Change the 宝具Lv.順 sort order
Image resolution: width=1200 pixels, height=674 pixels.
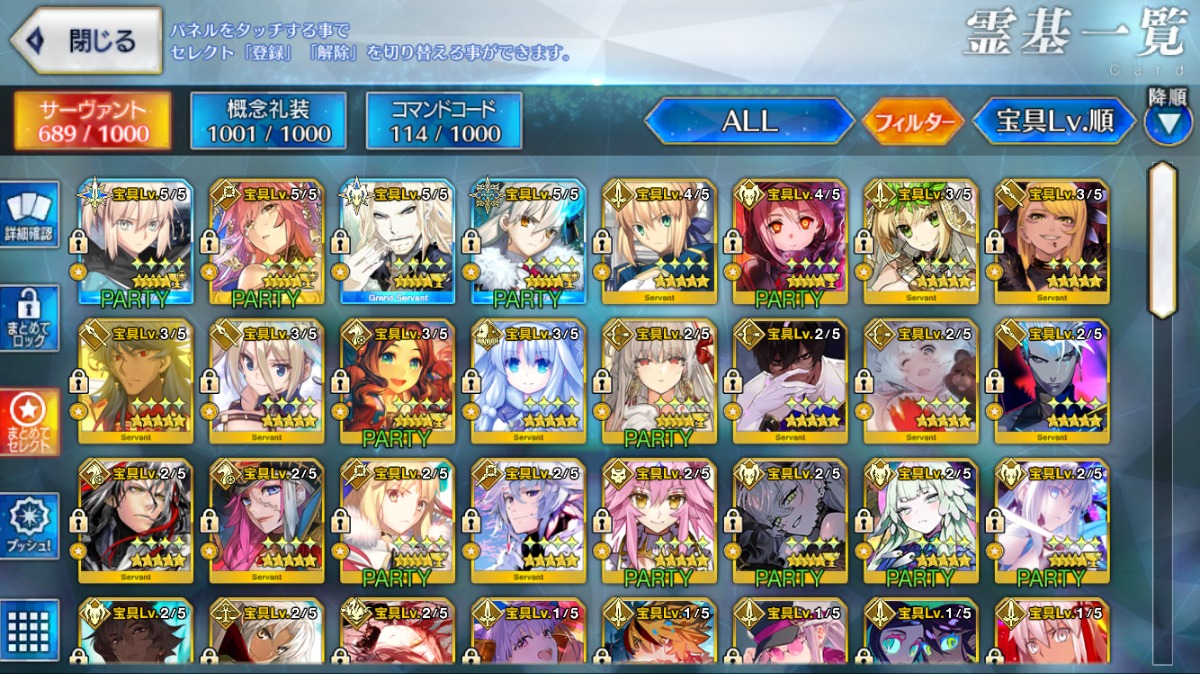pyautogui.click(x=1055, y=122)
